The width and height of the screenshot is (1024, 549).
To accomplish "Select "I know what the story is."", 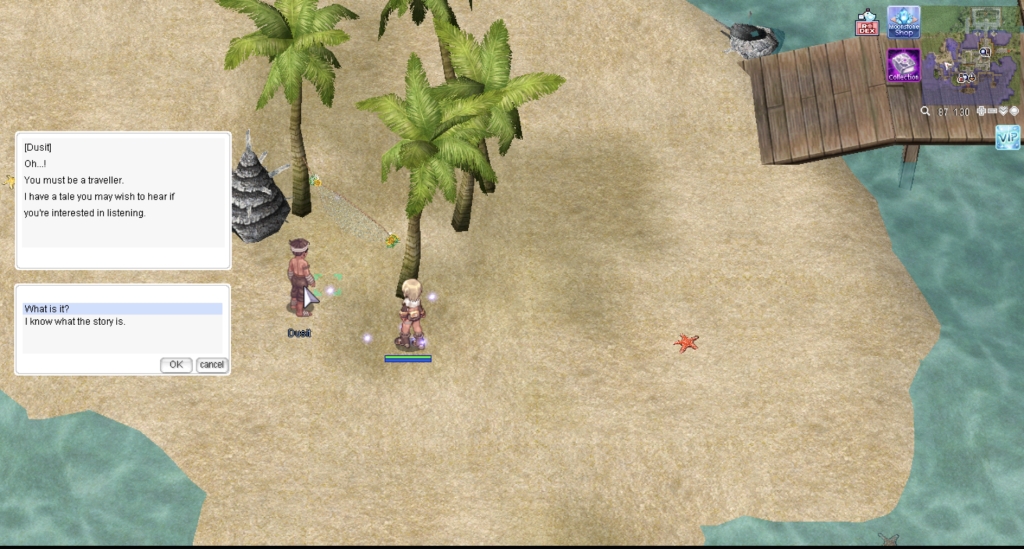I will tap(122, 322).
